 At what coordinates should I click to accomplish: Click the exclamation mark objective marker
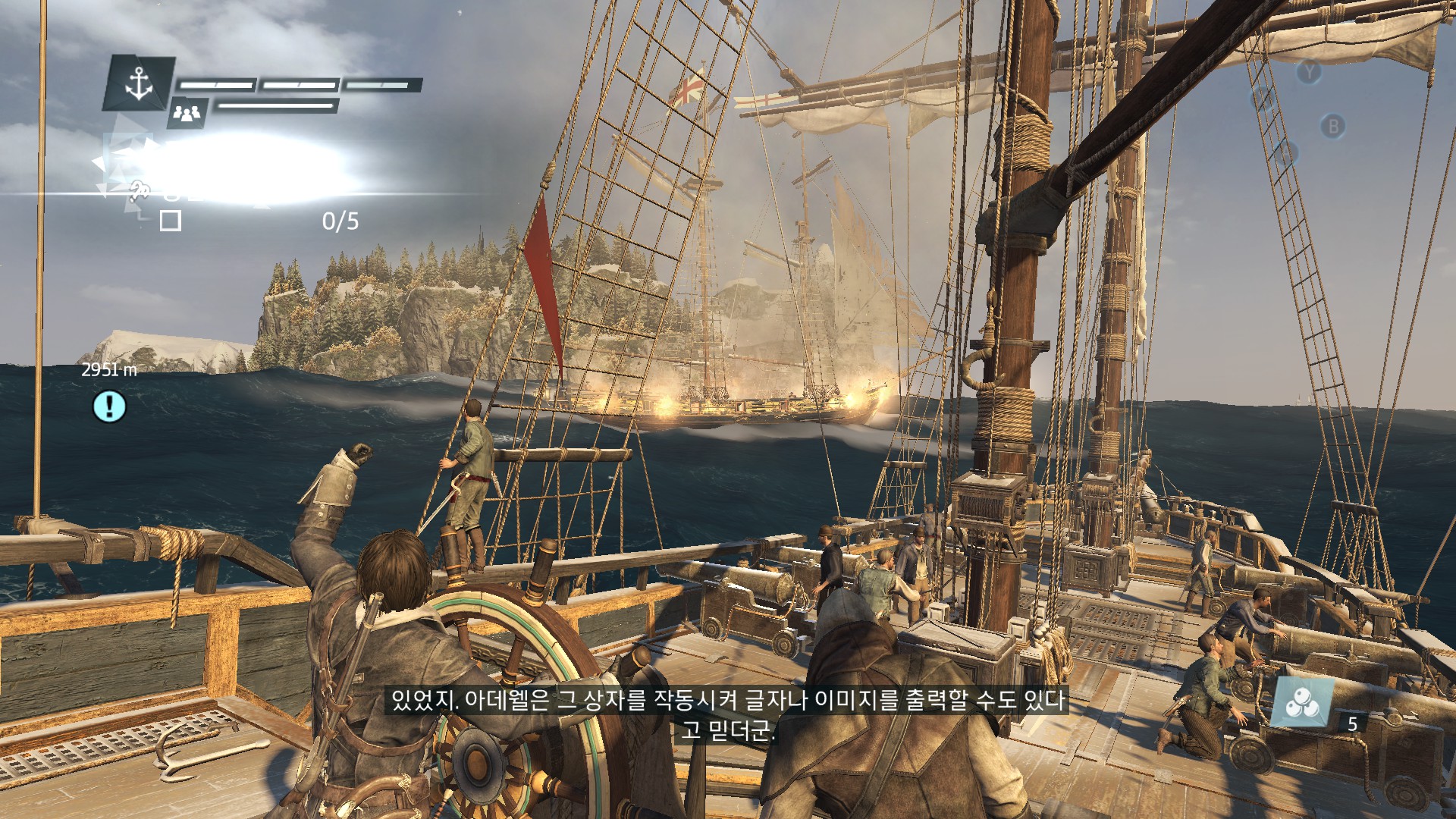109,406
